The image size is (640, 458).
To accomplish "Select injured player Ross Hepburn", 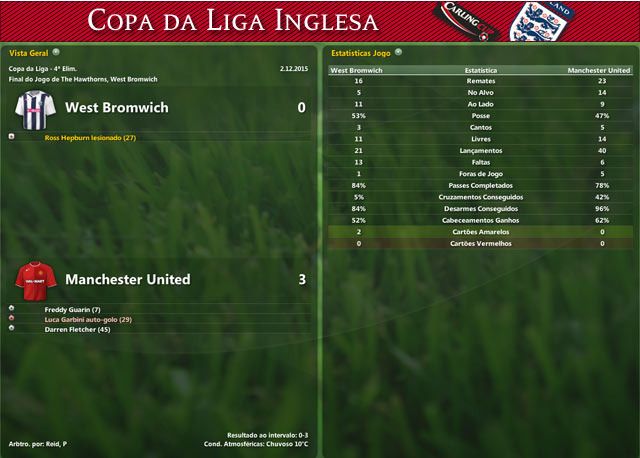I will click(90, 138).
